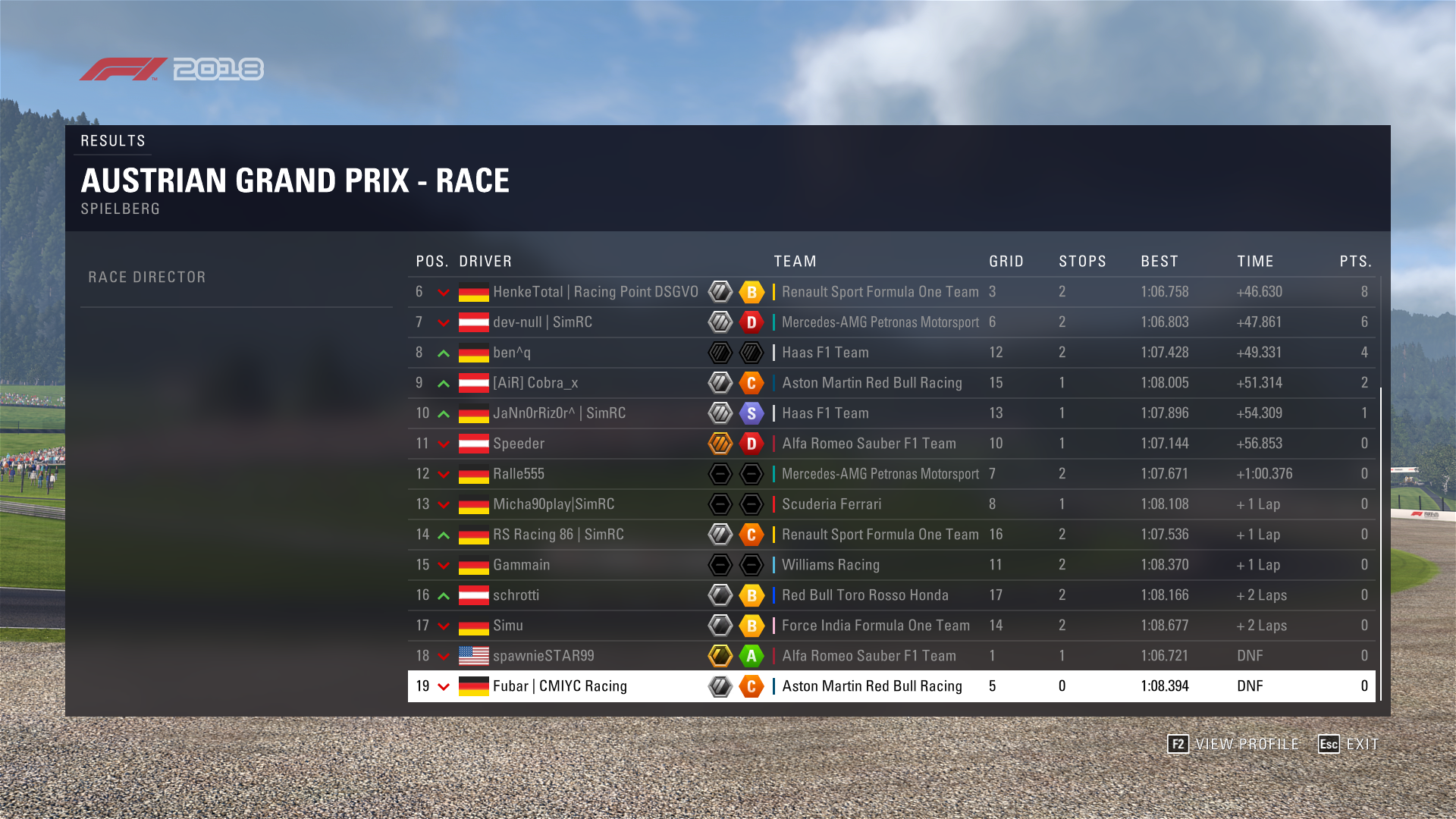Select highlighted Fubar | CMIYC Racing row
Viewport: 1456px width, 819px height.
560,686
